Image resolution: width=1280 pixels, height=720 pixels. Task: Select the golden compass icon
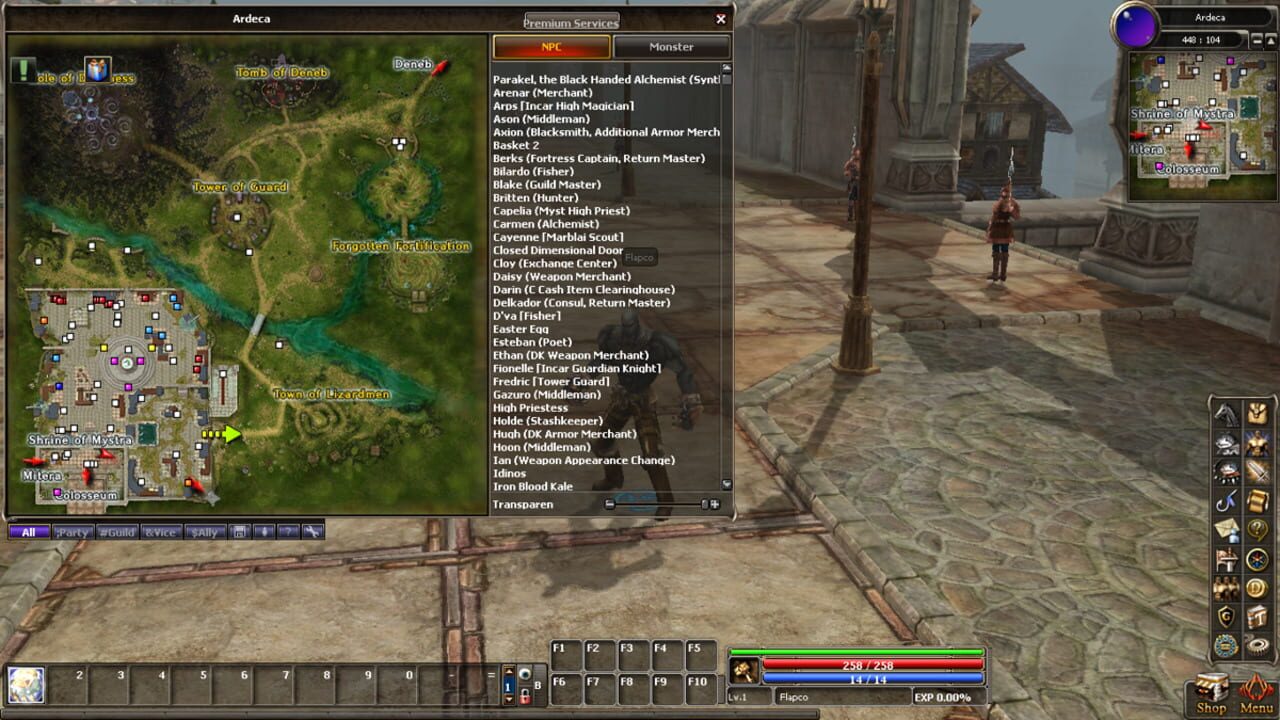[x=1256, y=560]
